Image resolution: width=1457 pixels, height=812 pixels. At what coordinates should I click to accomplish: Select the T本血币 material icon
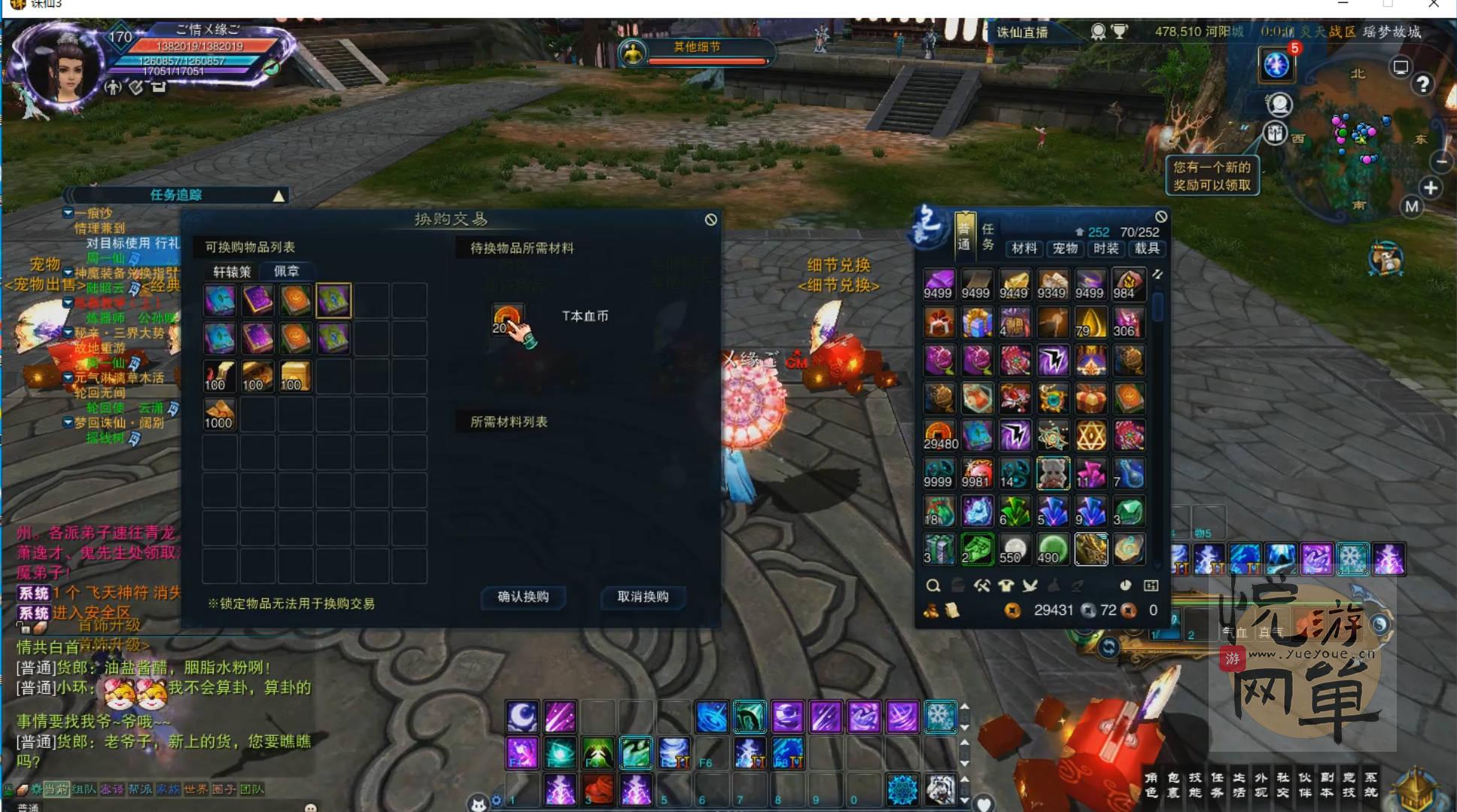tap(507, 318)
